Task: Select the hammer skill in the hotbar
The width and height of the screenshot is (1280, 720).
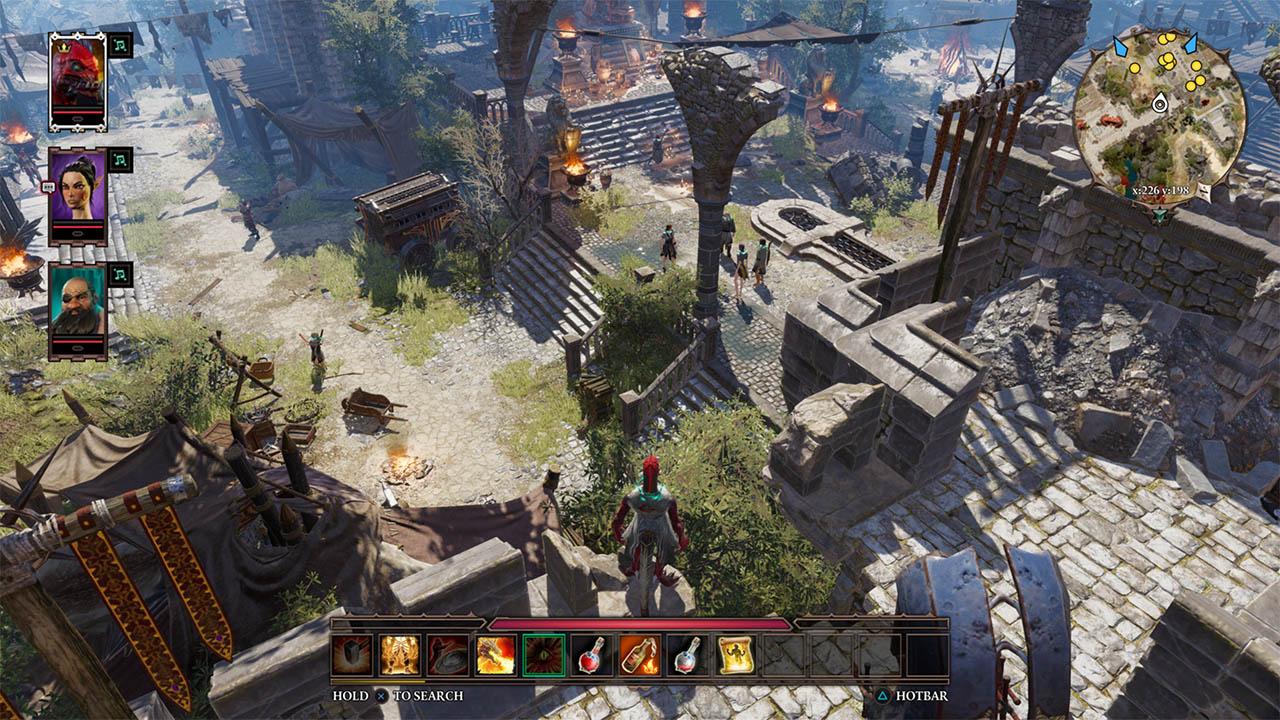Action: coord(352,655)
